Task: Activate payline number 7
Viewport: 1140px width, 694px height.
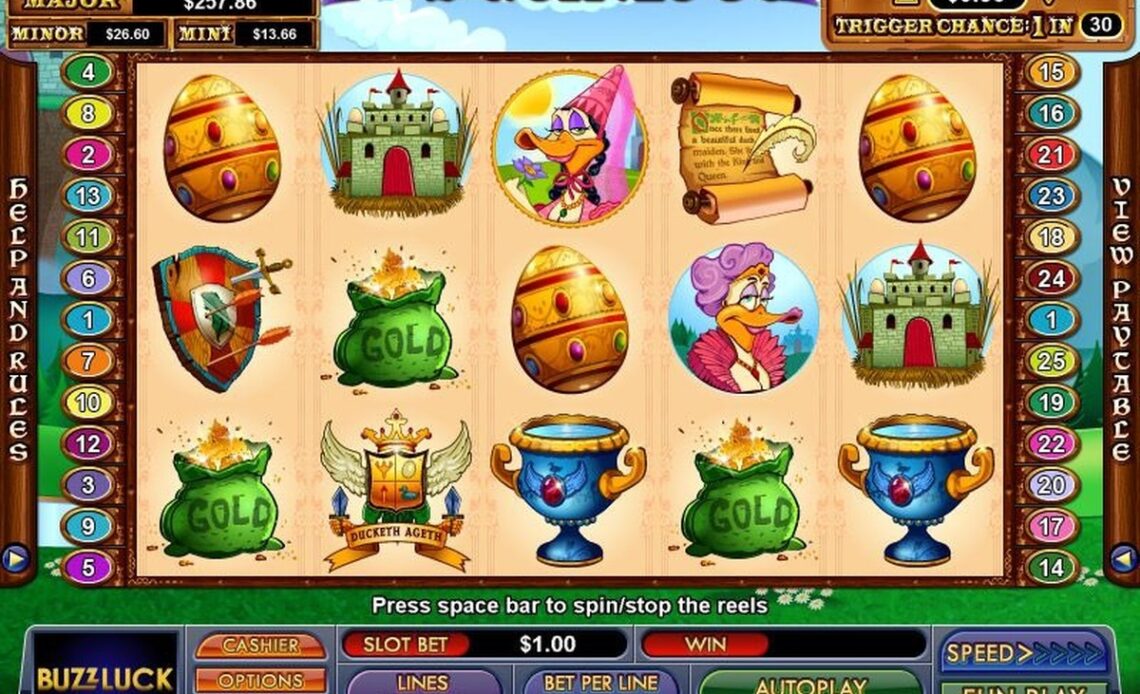Action: coord(89,361)
